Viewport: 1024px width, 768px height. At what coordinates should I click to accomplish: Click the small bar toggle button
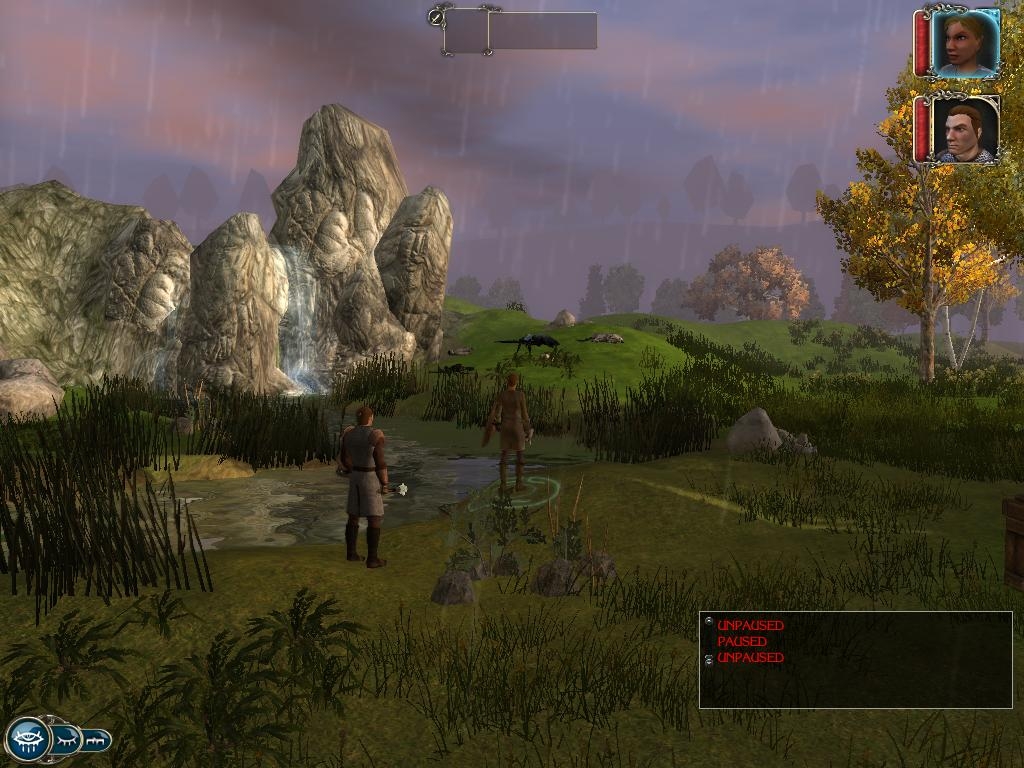(x=97, y=741)
